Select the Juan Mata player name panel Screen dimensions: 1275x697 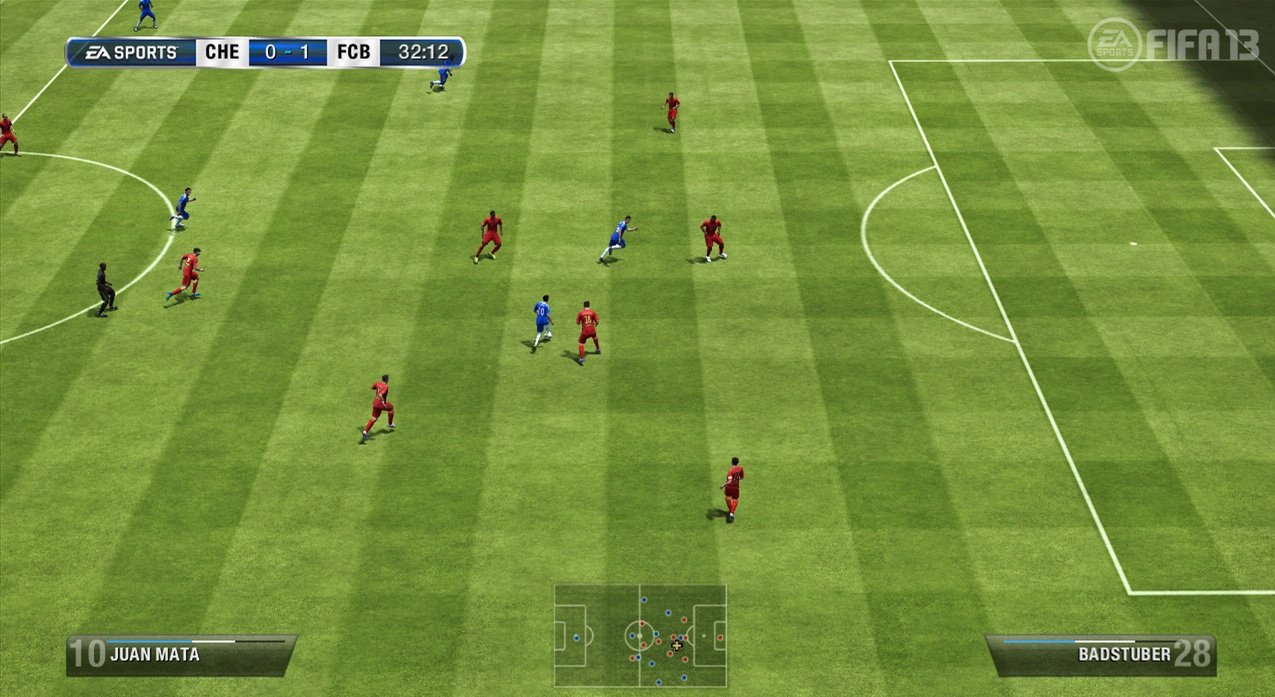pyautogui.click(x=180, y=655)
